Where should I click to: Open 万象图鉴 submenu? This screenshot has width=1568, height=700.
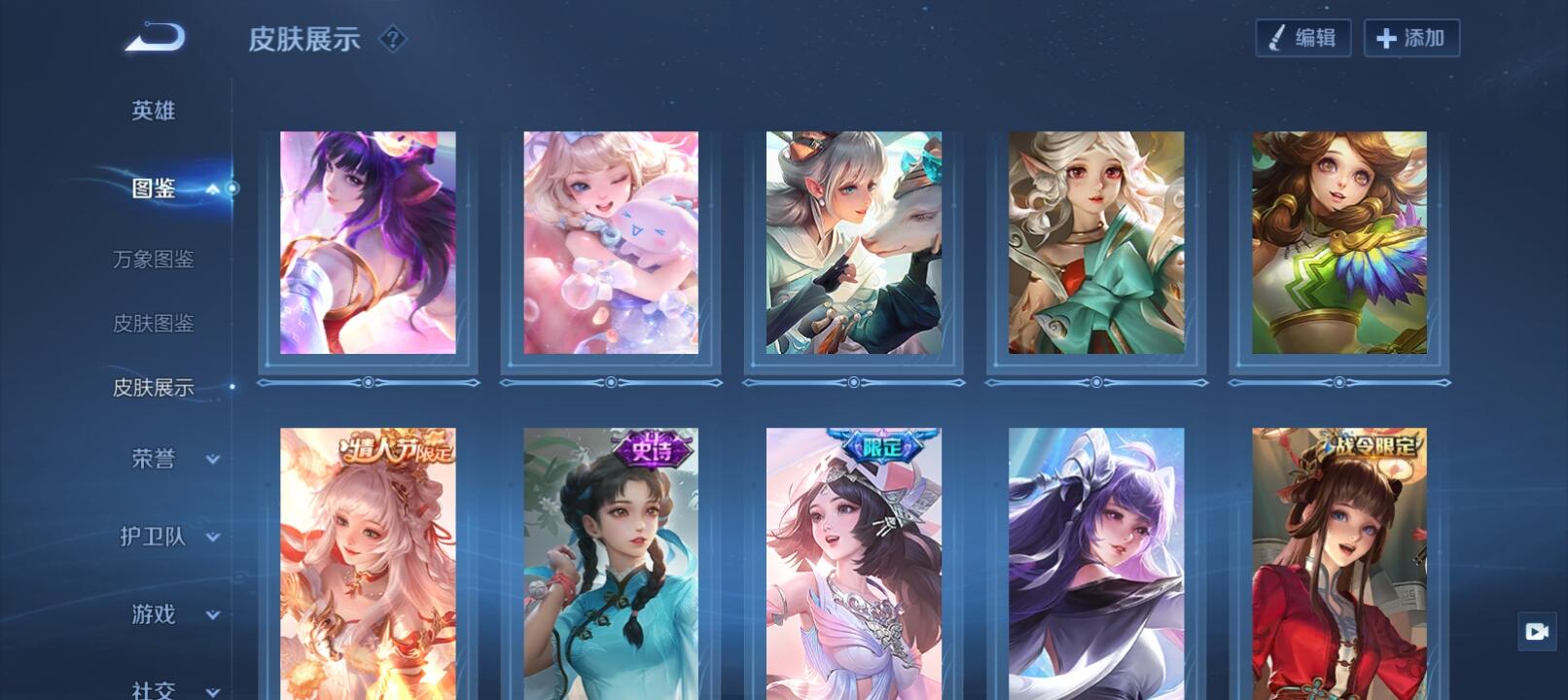154,260
